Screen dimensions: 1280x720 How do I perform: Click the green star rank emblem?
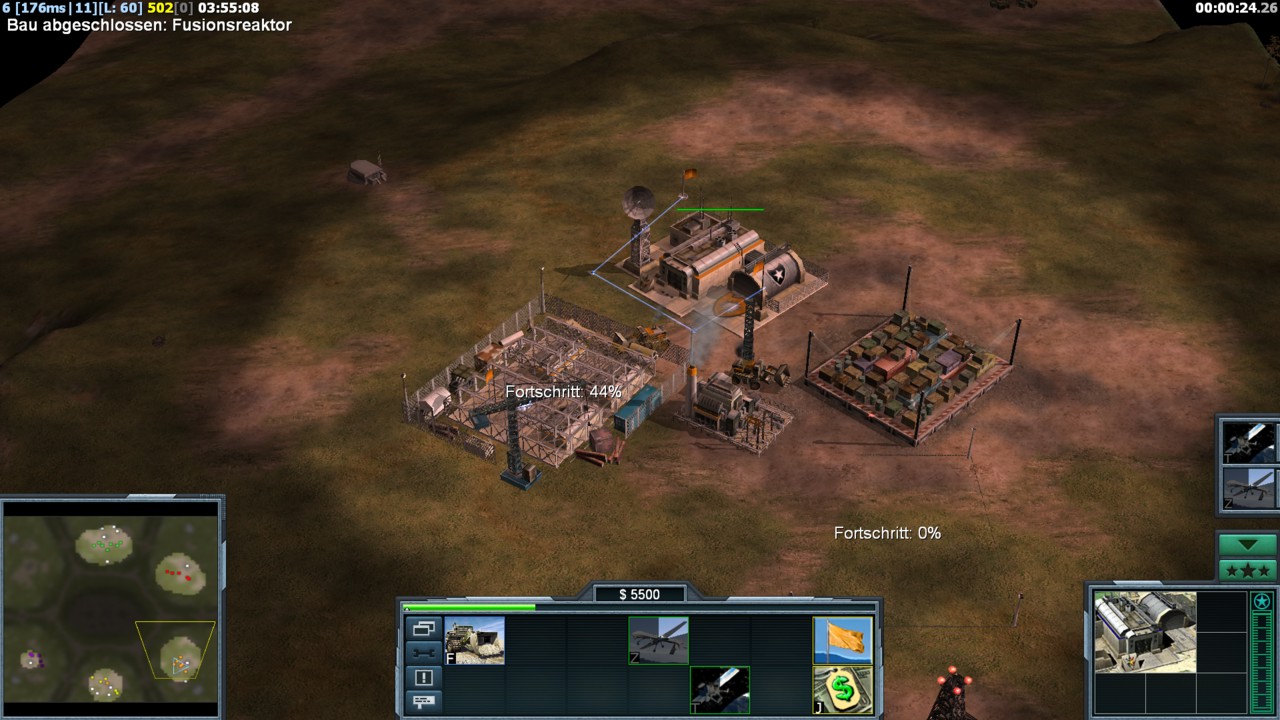click(1262, 601)
